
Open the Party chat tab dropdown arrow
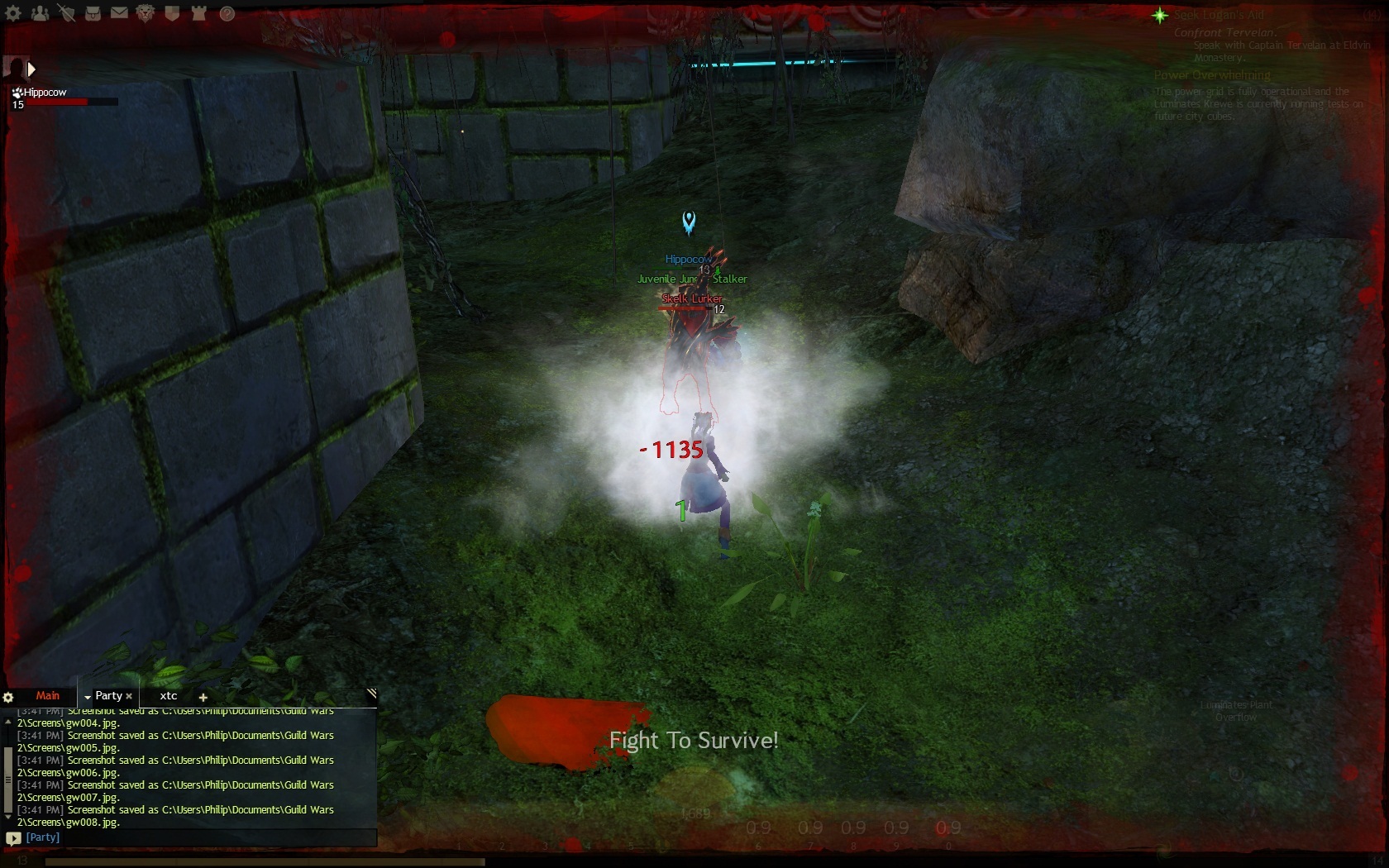[x=88, y=698]
